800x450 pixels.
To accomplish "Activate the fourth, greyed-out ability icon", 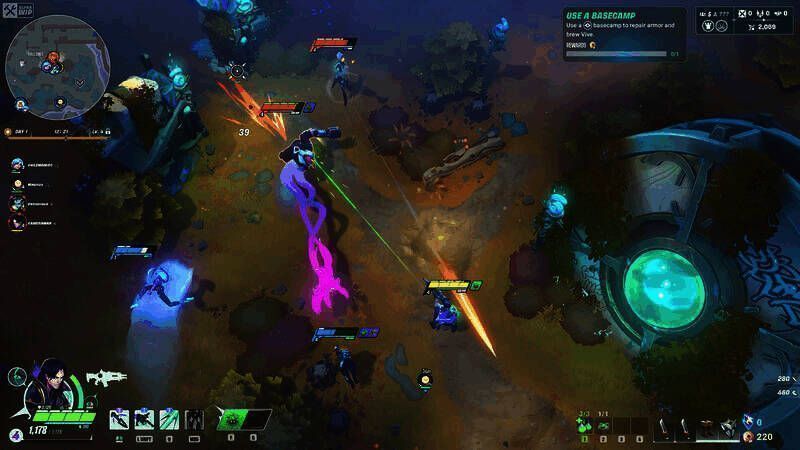I will (194, 419).
